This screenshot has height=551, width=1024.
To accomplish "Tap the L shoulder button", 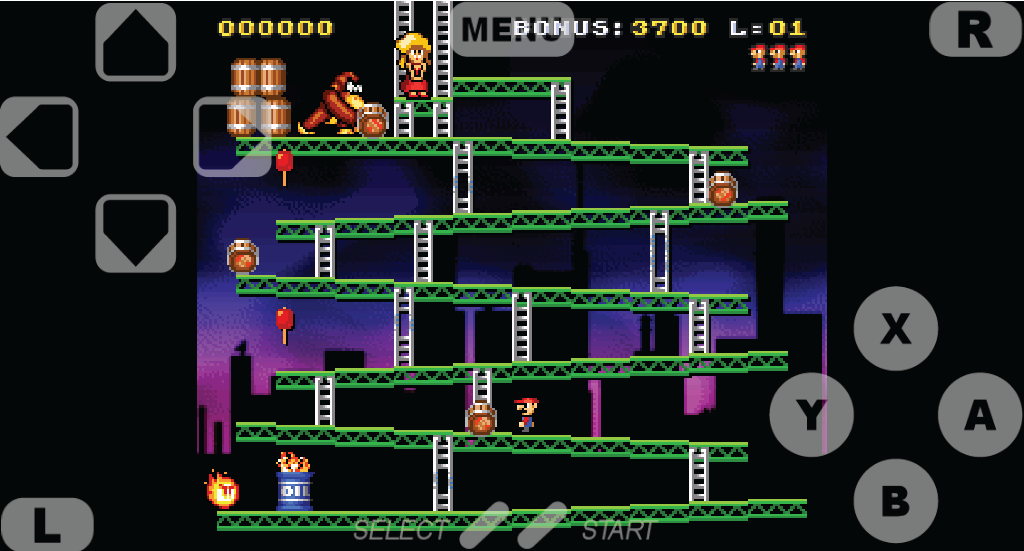I will point(47,525).
